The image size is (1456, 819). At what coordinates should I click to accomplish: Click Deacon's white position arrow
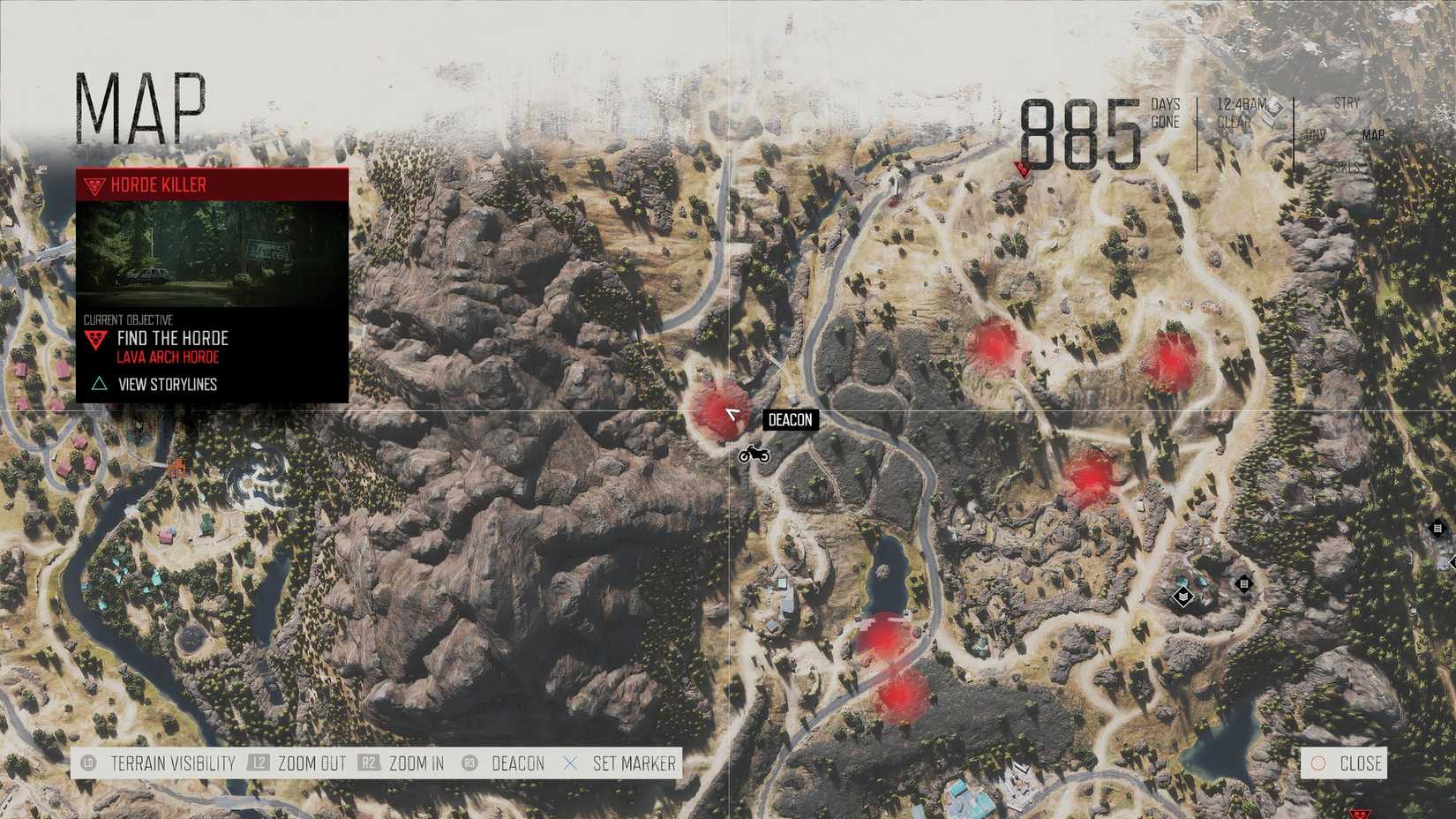coord(733,413)
